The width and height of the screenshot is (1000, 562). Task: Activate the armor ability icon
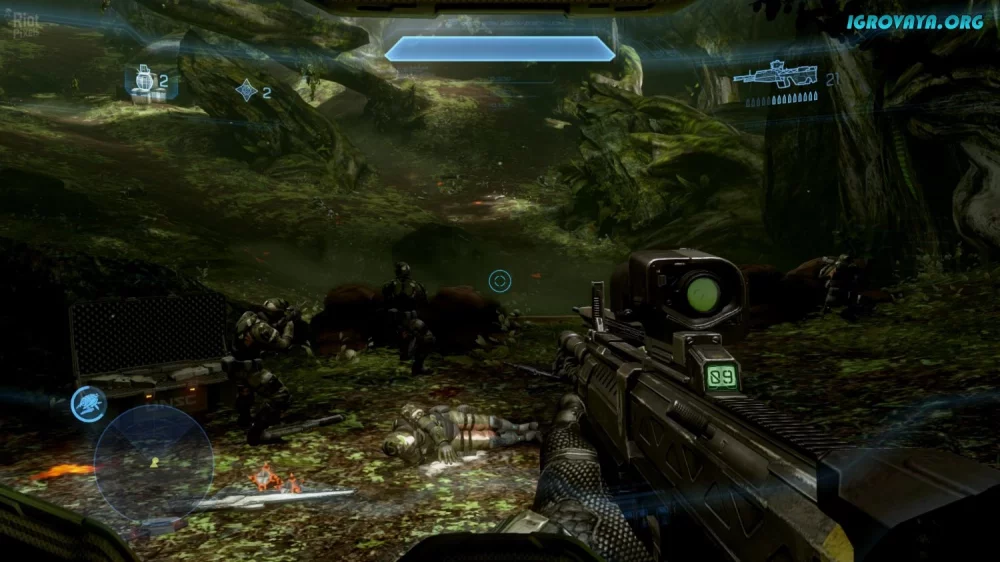point(89,402)
